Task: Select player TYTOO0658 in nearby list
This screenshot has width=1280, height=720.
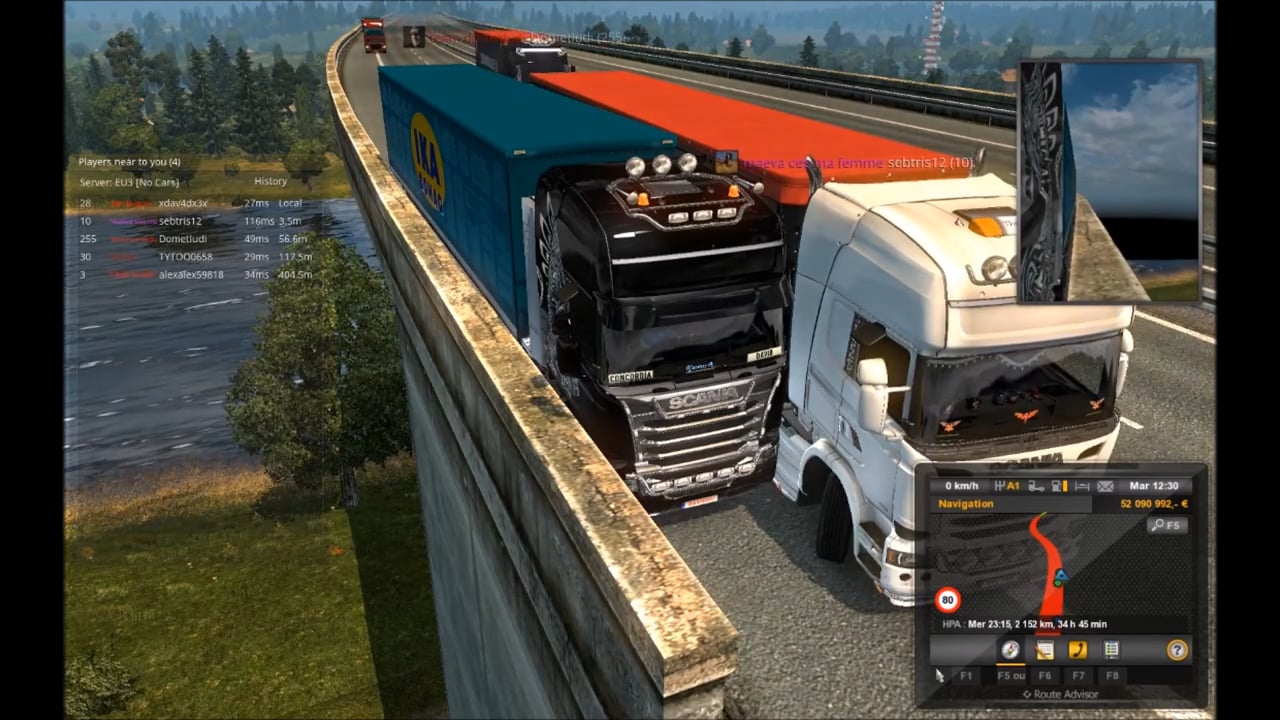Action: click(186, 257)
